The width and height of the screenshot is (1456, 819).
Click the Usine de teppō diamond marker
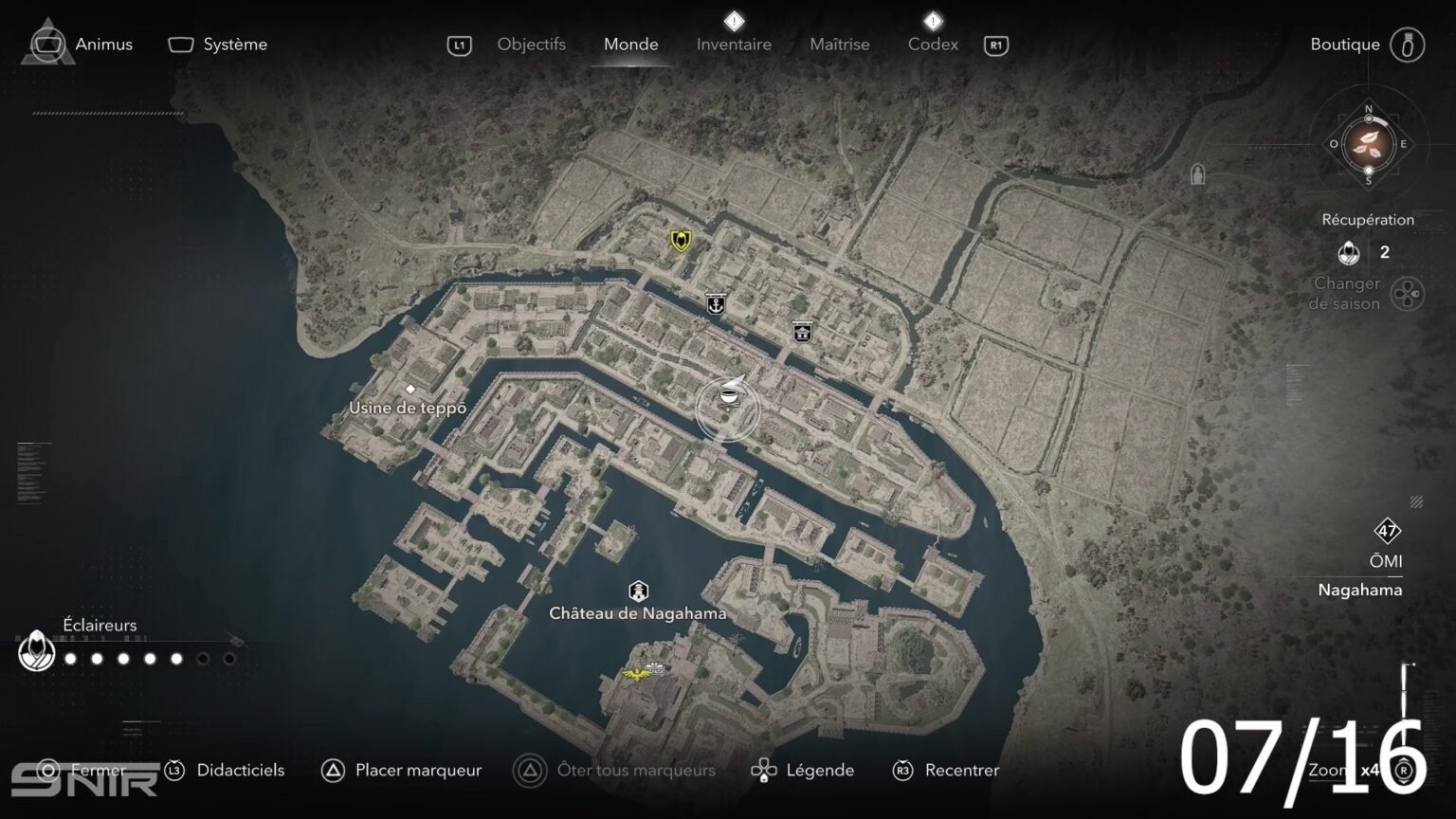point(412,388)
